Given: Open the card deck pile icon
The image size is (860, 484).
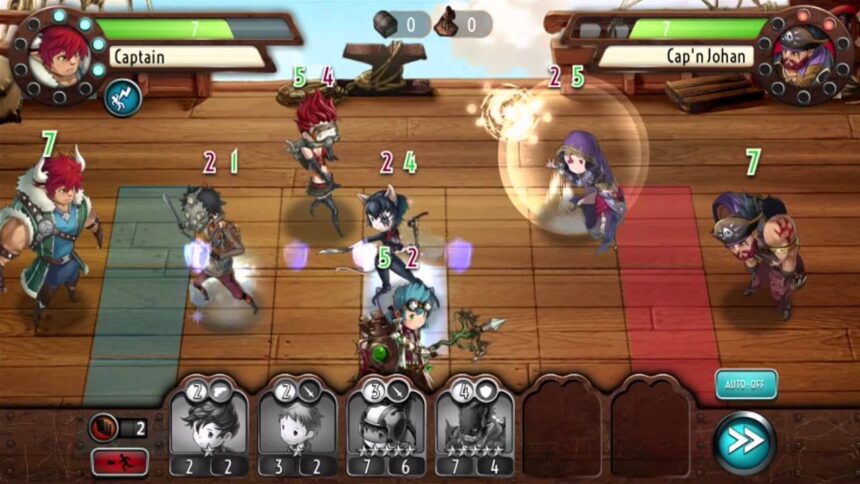Looking at the screenshot, I should (104, 428).
